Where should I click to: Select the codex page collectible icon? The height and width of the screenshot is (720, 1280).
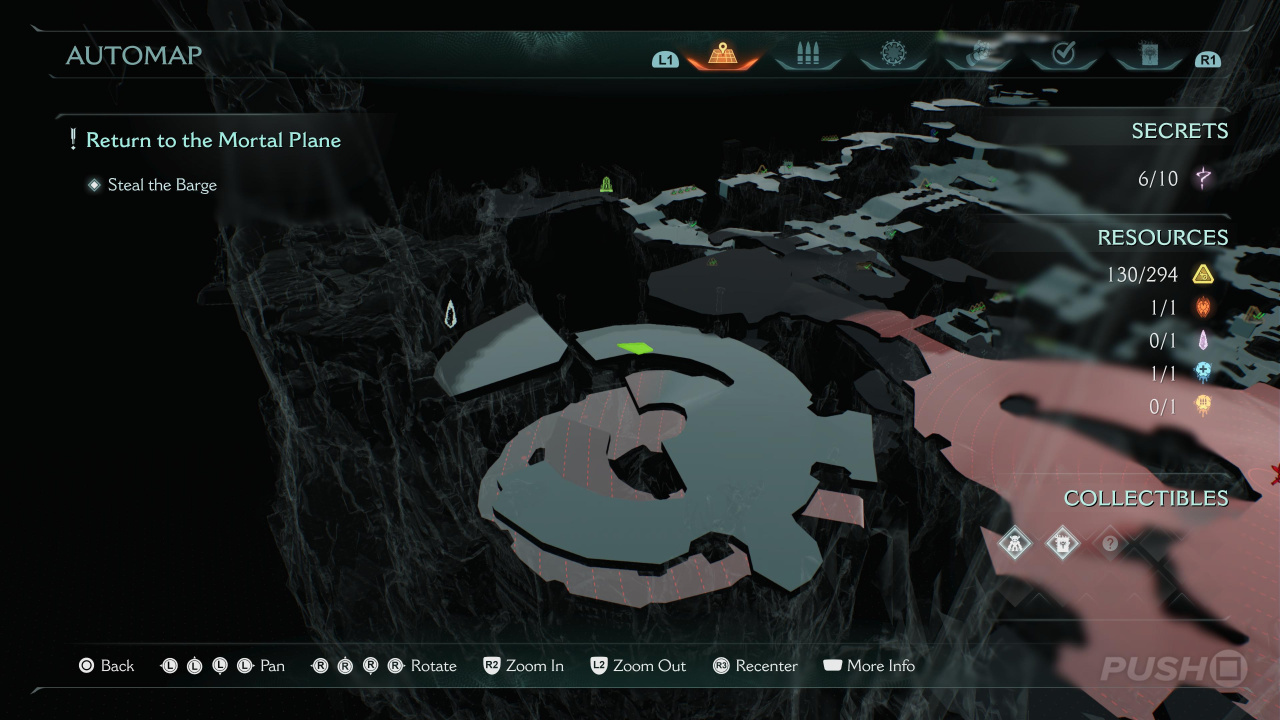[1061, 544]
